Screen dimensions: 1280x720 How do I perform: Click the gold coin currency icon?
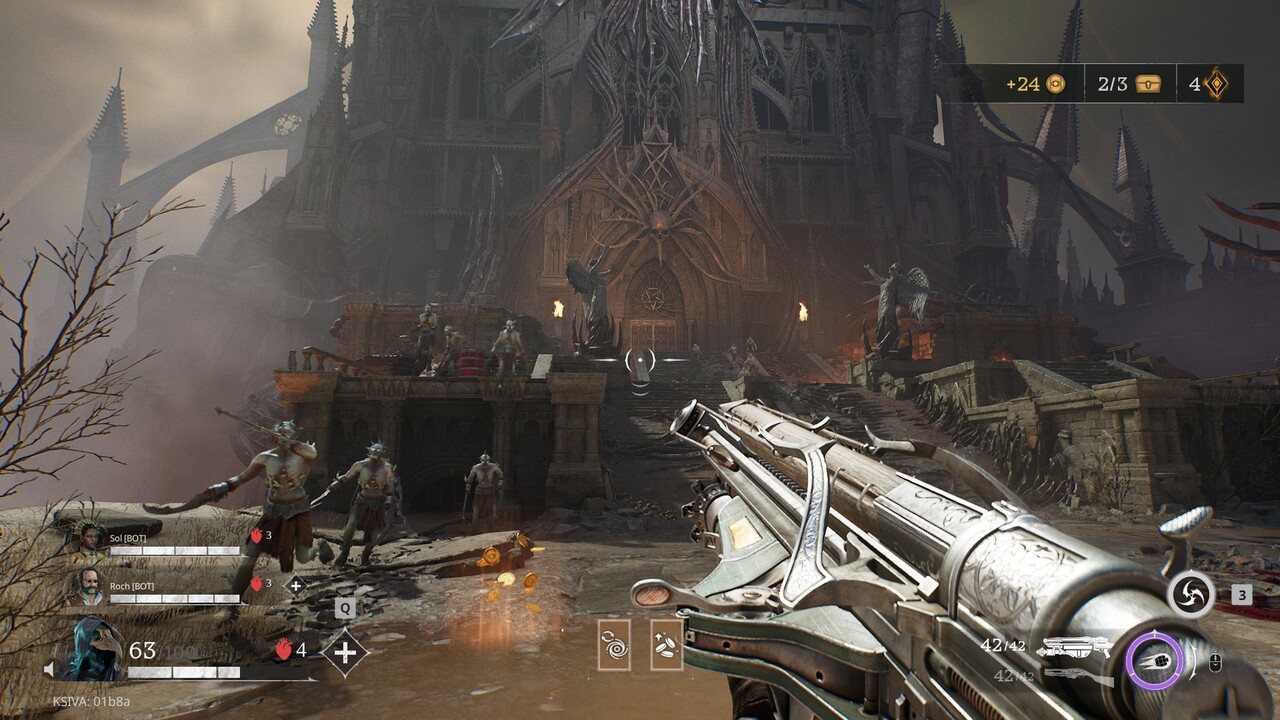tap(1055, 84)
